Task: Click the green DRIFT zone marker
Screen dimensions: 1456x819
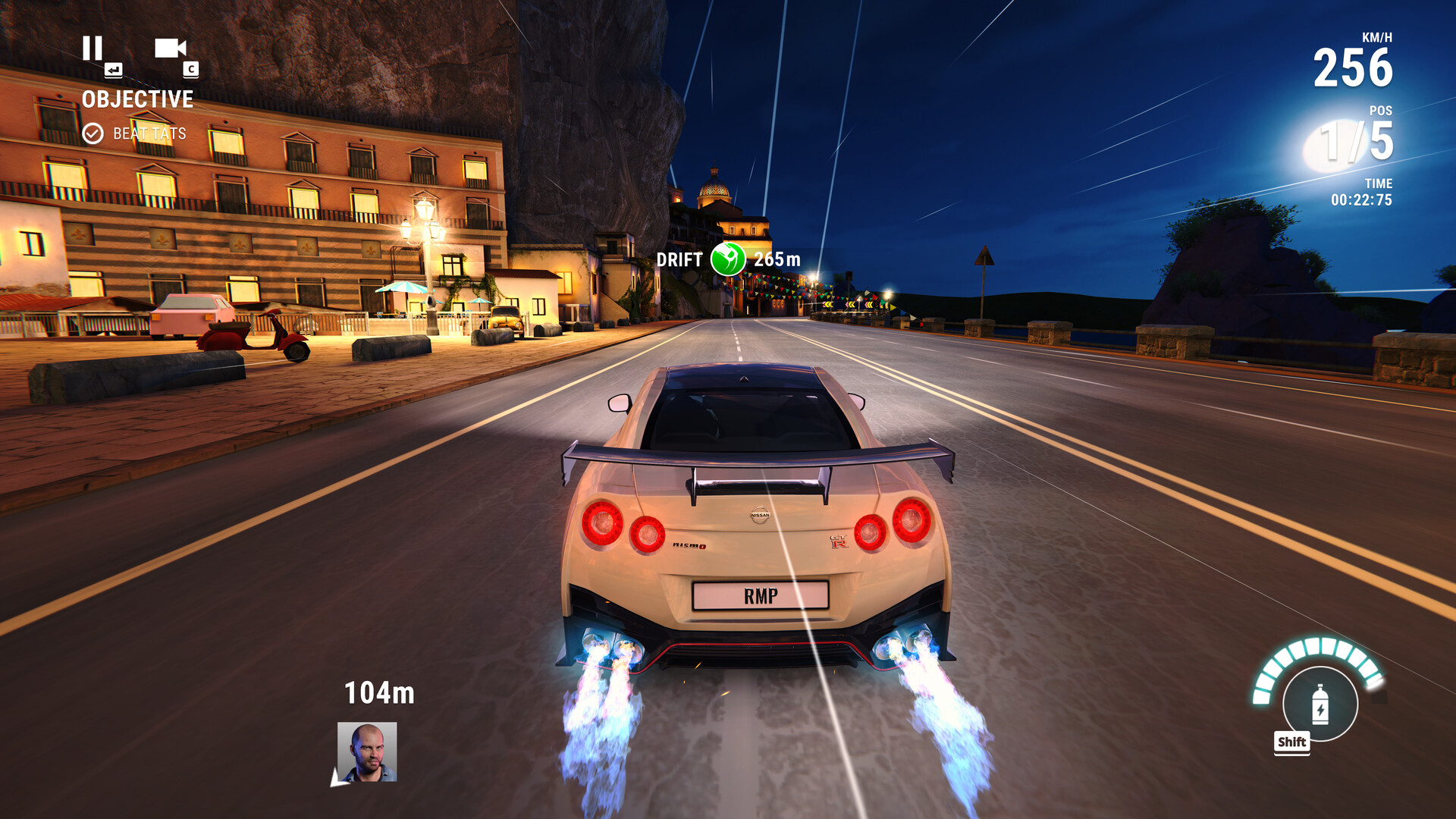Action: [728, 259]
